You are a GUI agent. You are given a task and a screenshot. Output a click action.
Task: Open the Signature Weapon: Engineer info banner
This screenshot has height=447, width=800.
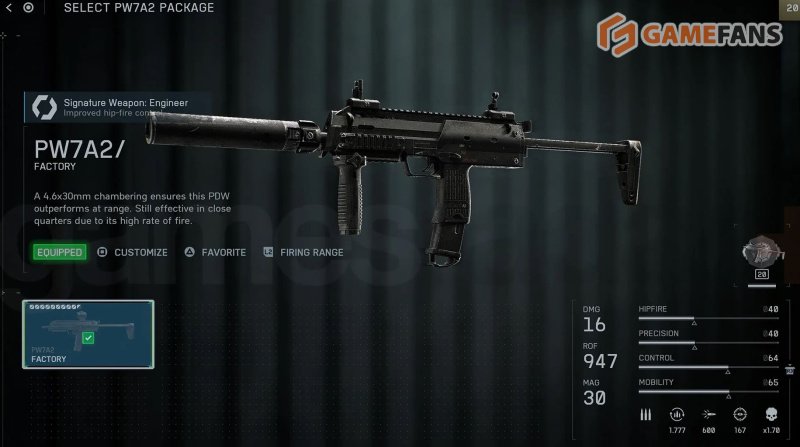[x=118, y=106]
